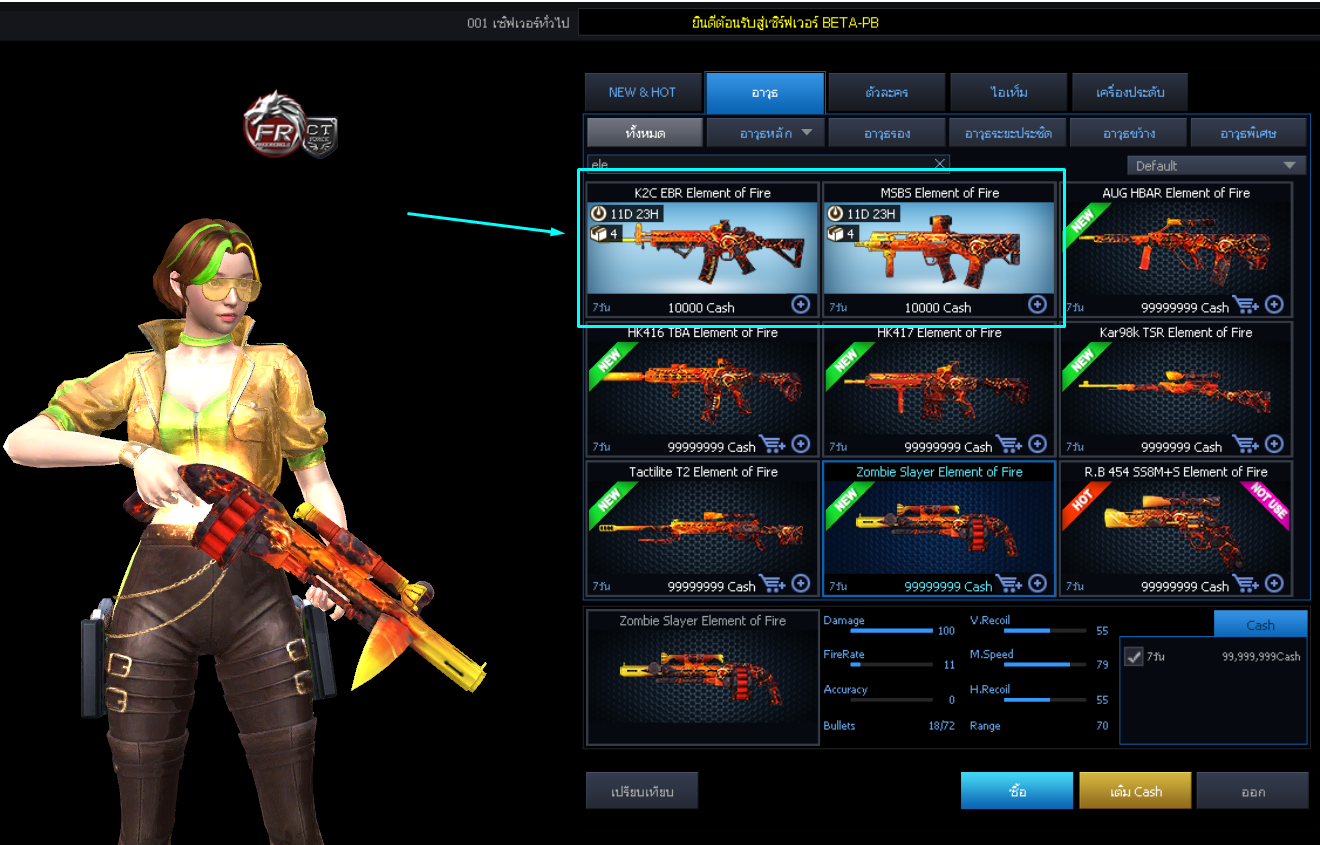Image resolution: width=1320 pixels, height=845 pixels.
Task: Click the plus icon on MSBS Element of Fire
Action: 1037,305
